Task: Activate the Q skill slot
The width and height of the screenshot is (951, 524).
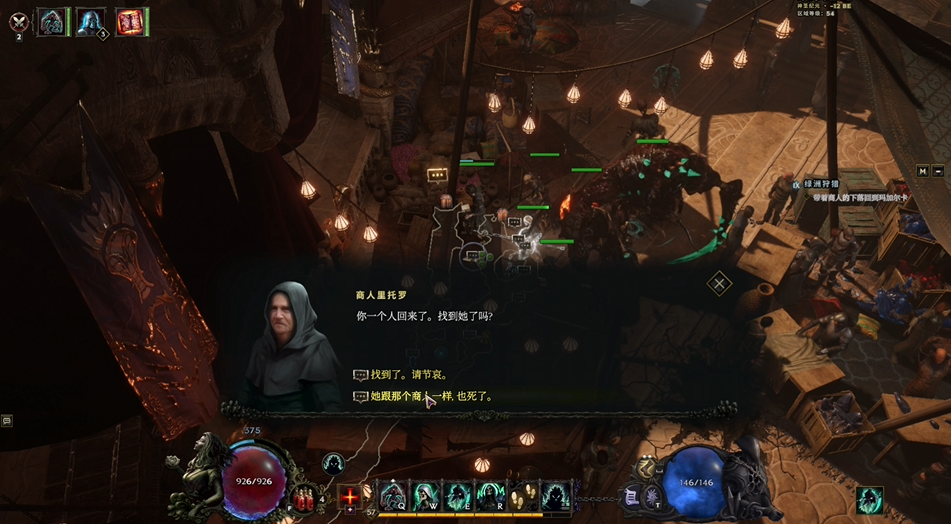Action: [x=393, y=494]
